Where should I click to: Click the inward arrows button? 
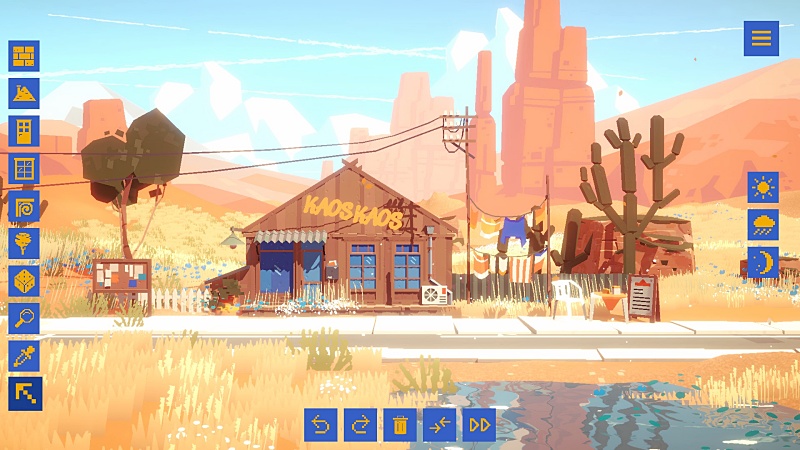(439, 425)
